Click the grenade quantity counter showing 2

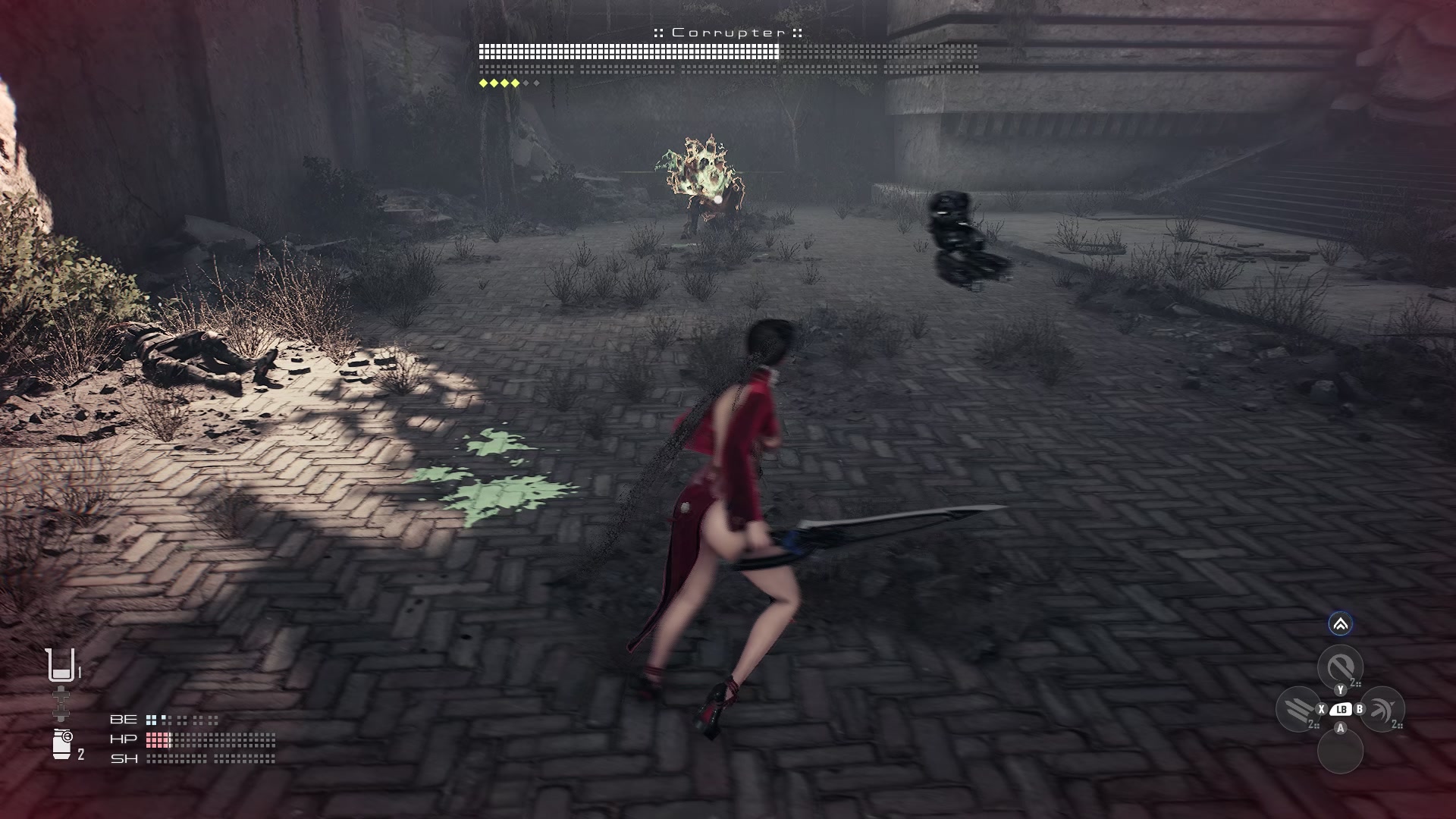80,755
